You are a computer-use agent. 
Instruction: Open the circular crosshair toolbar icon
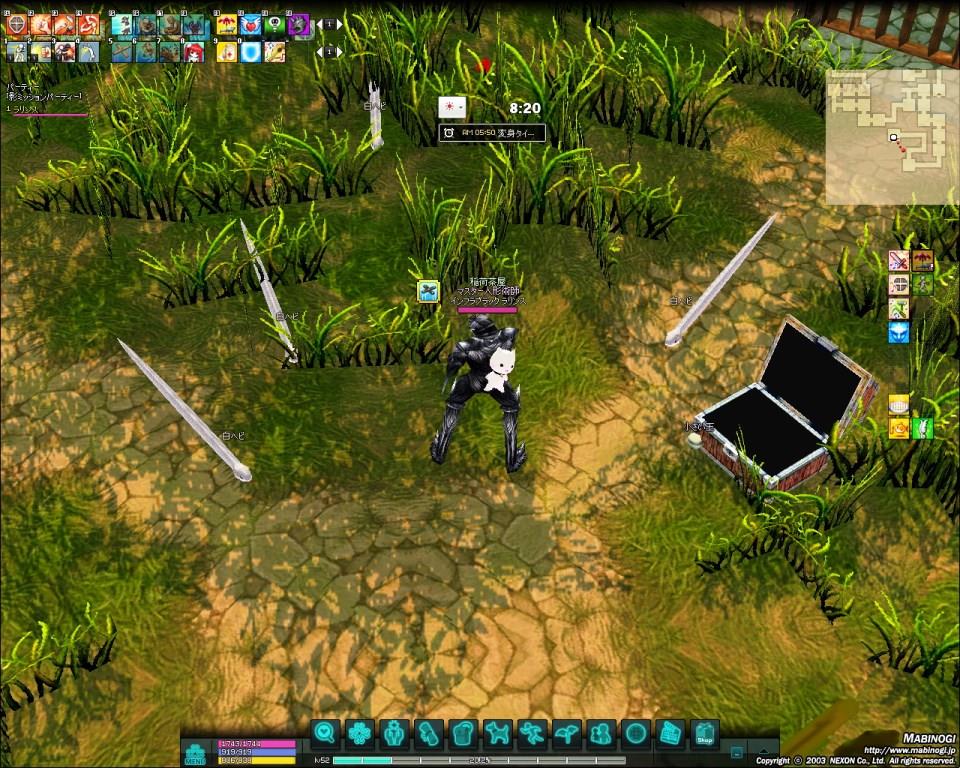coord(635,734)
